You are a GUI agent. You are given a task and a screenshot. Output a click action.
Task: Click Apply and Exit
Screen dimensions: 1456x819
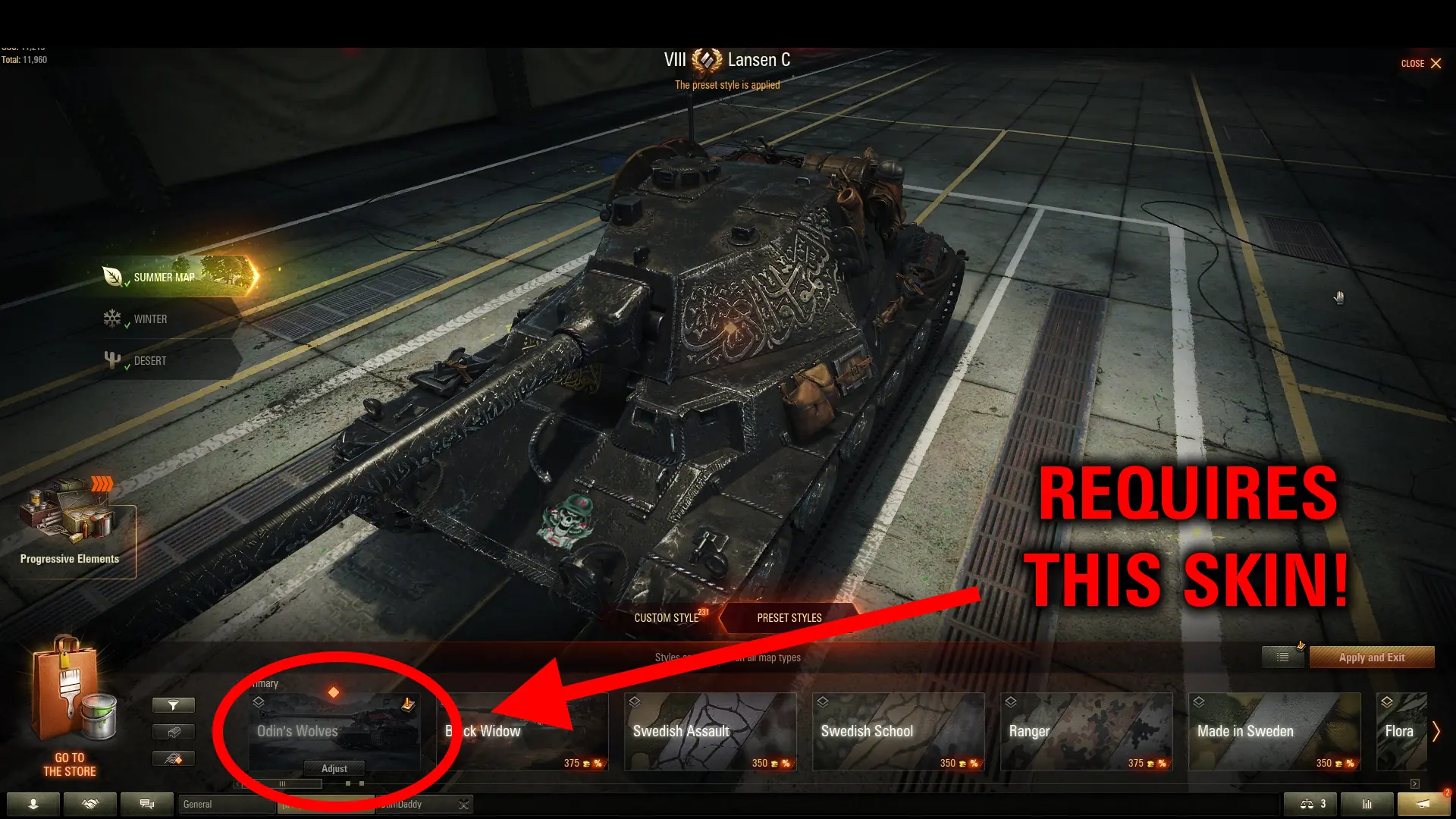coord(1371,657)
